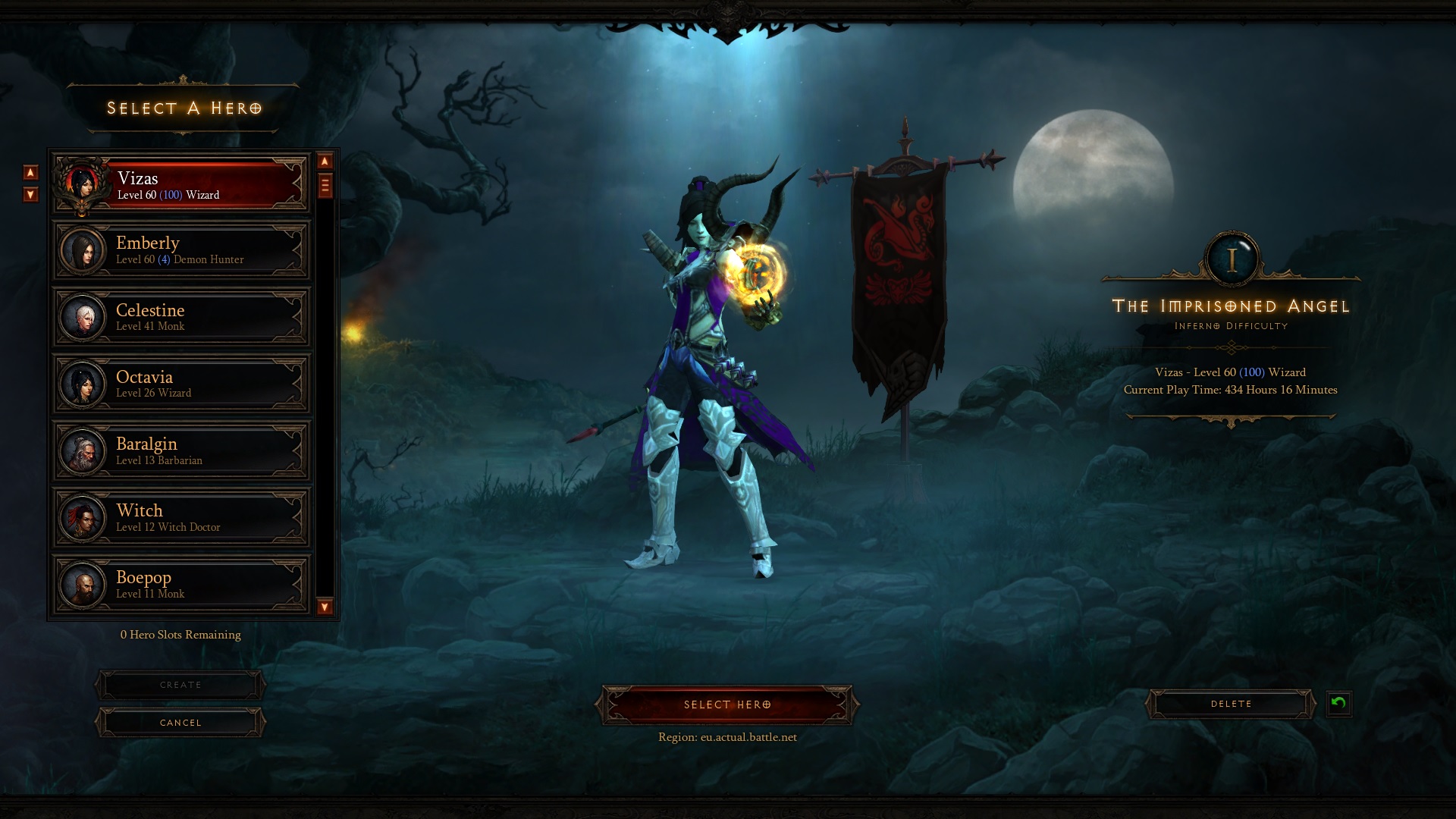Click the Create hero button
The image size is (1456, 819).
pos(180,685)
